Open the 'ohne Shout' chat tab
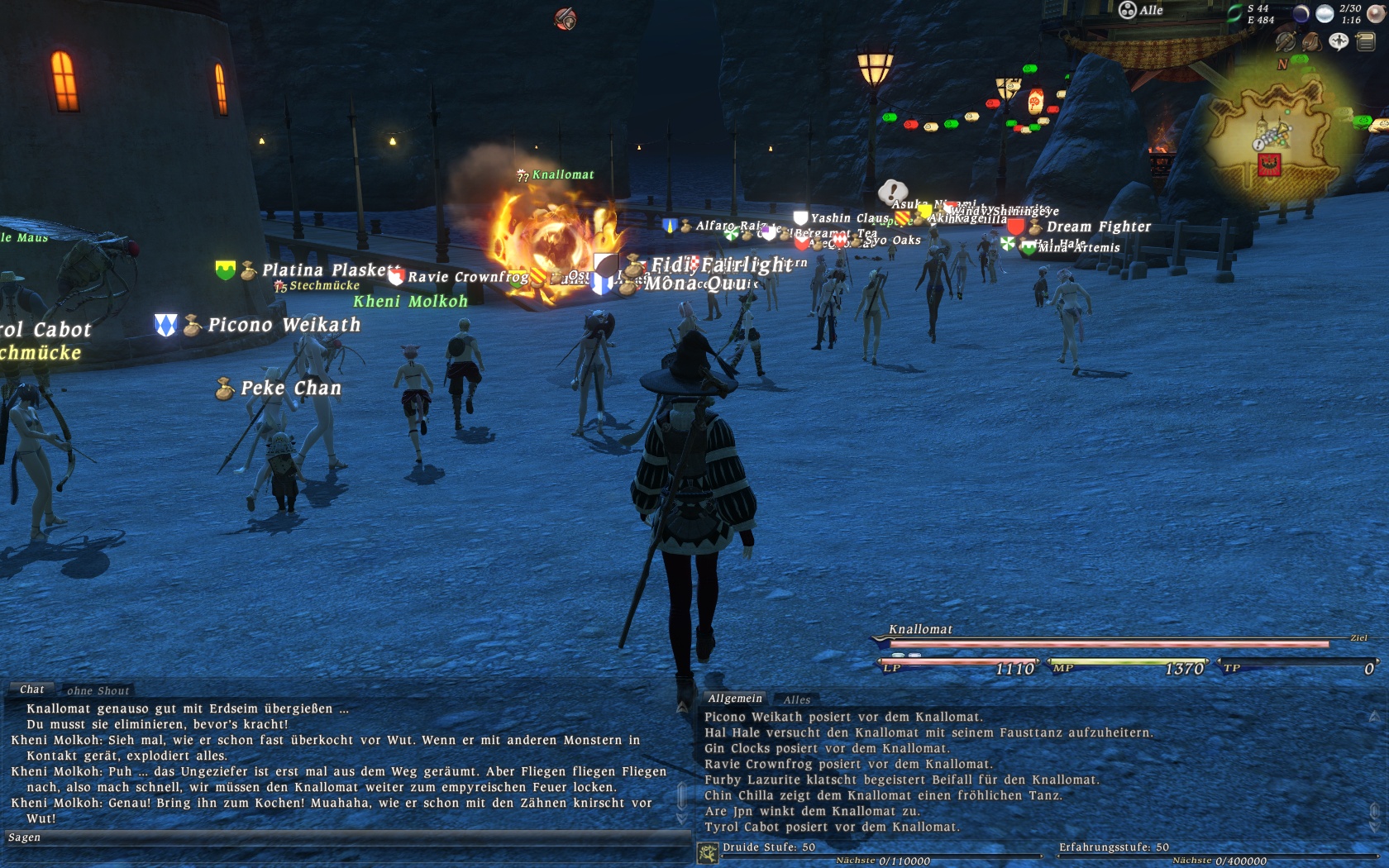 tap(98, 691)
